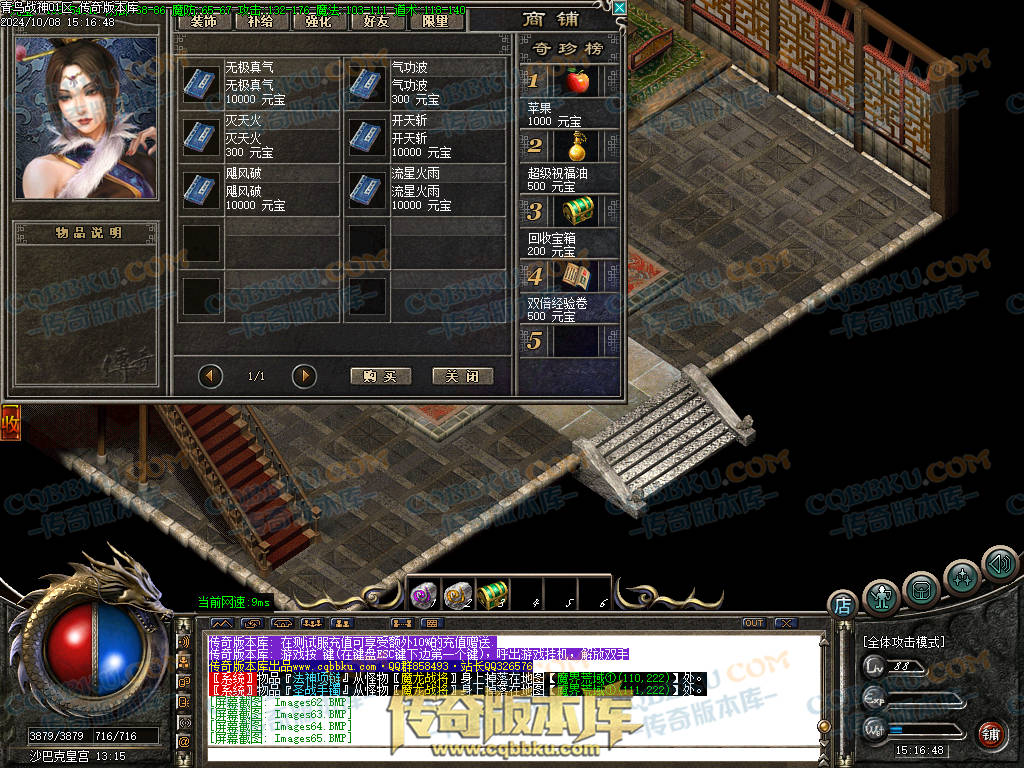
Task: Select the 无极真气 skill book
Action: click(x=201, y=84)
